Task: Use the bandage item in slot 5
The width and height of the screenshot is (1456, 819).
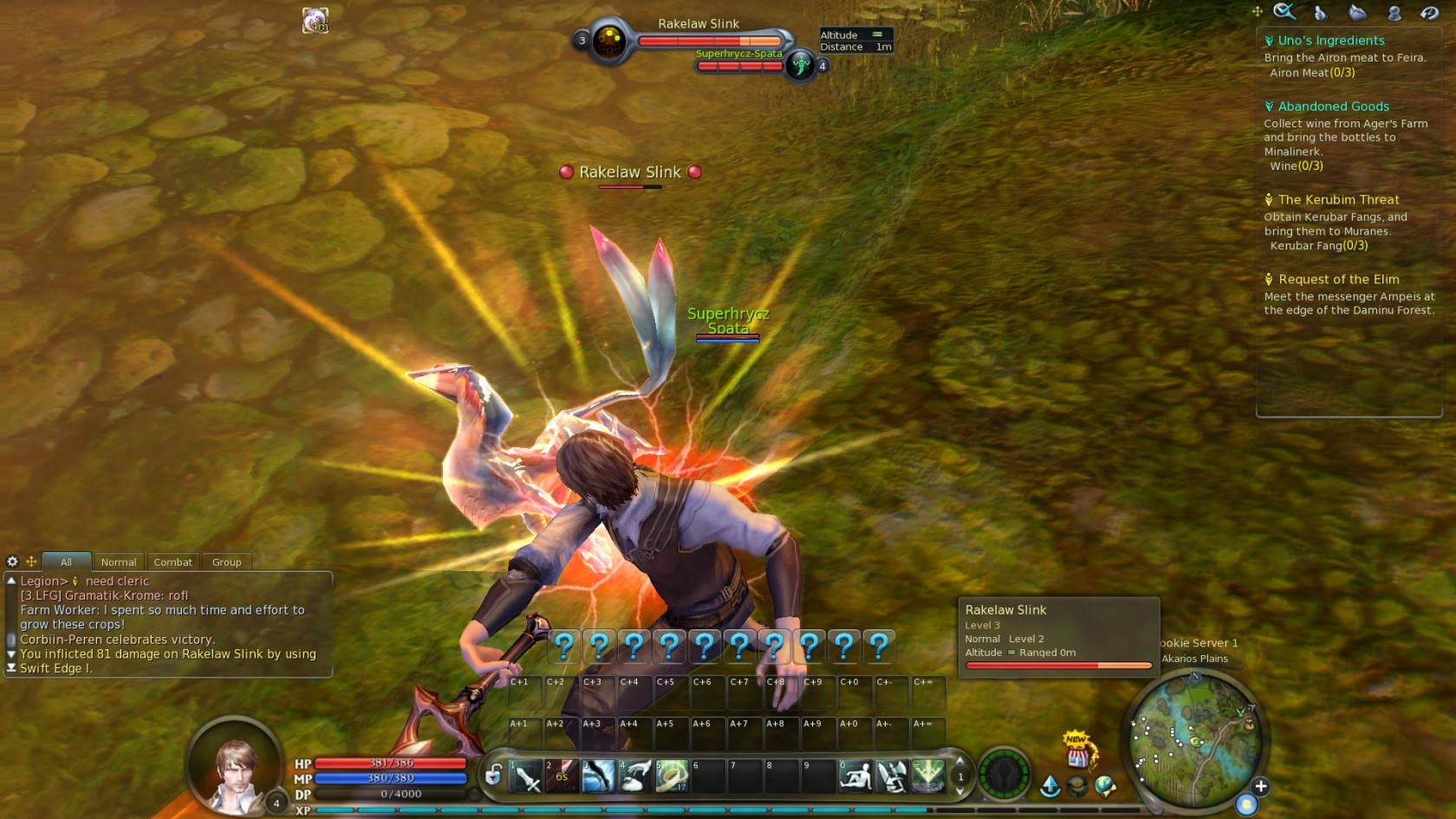Action: point(672,776)
